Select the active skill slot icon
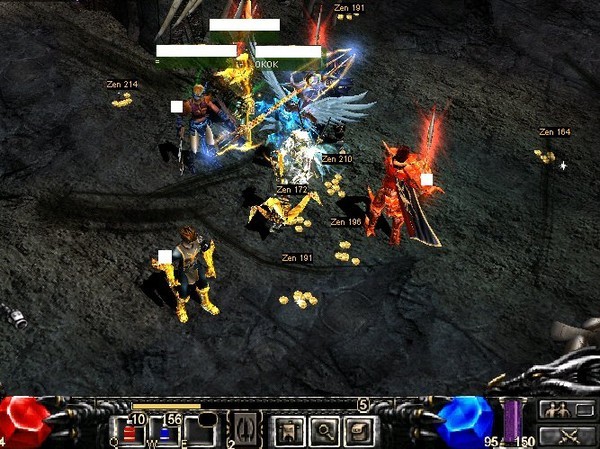This screenshot has width=600, height=449. coord(246,431)
